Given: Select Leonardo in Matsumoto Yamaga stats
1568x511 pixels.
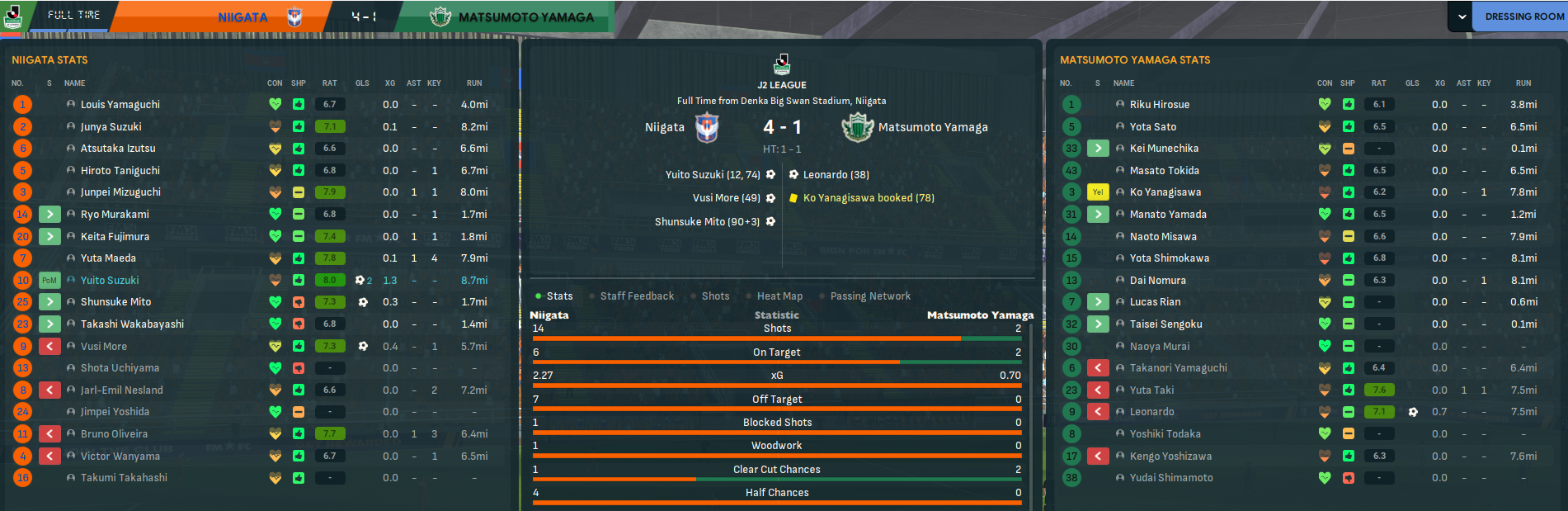Looking at the screenshot, I should tap(1151, 412).
